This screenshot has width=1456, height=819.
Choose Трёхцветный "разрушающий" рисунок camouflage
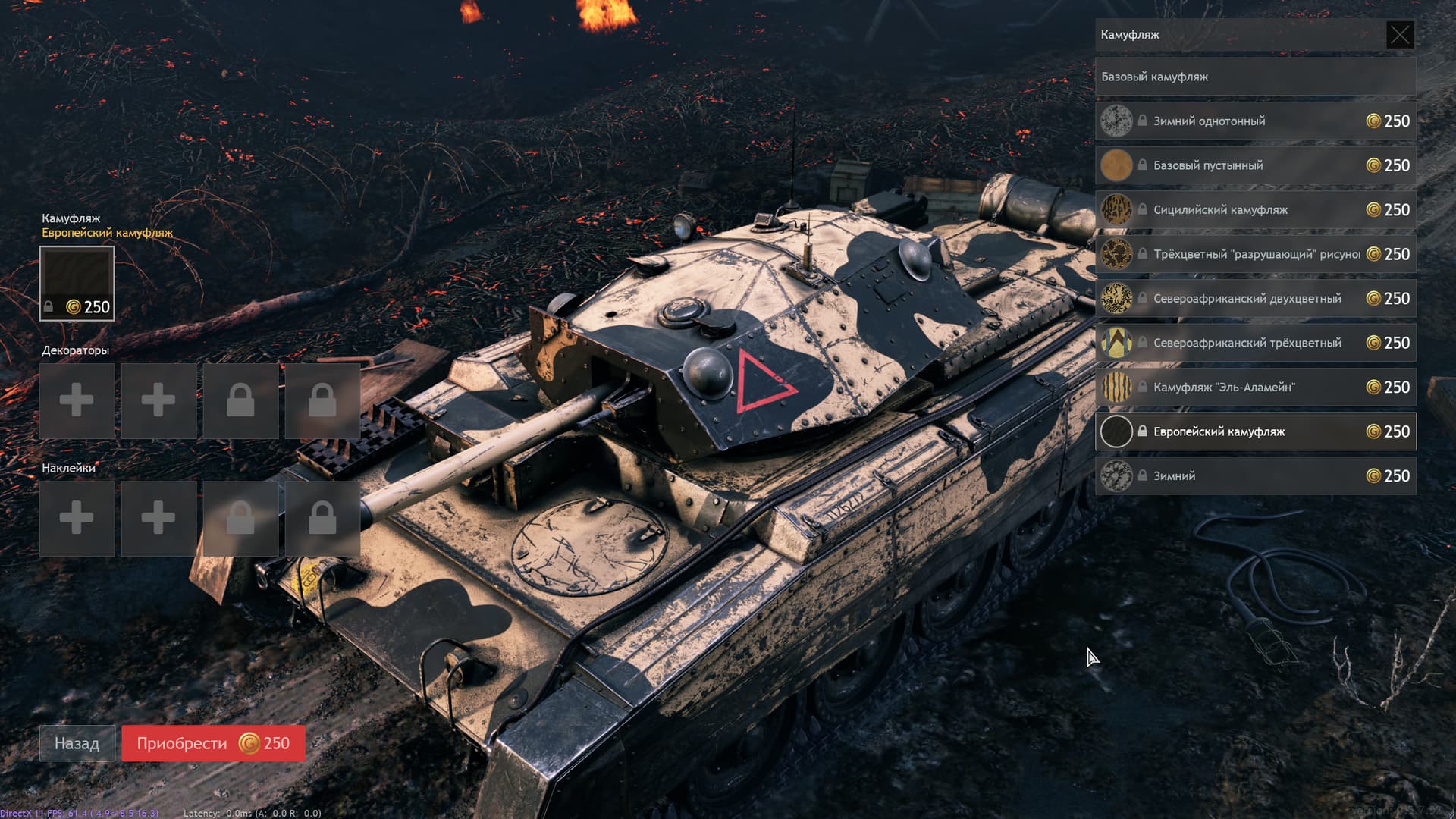(1255, 254)
